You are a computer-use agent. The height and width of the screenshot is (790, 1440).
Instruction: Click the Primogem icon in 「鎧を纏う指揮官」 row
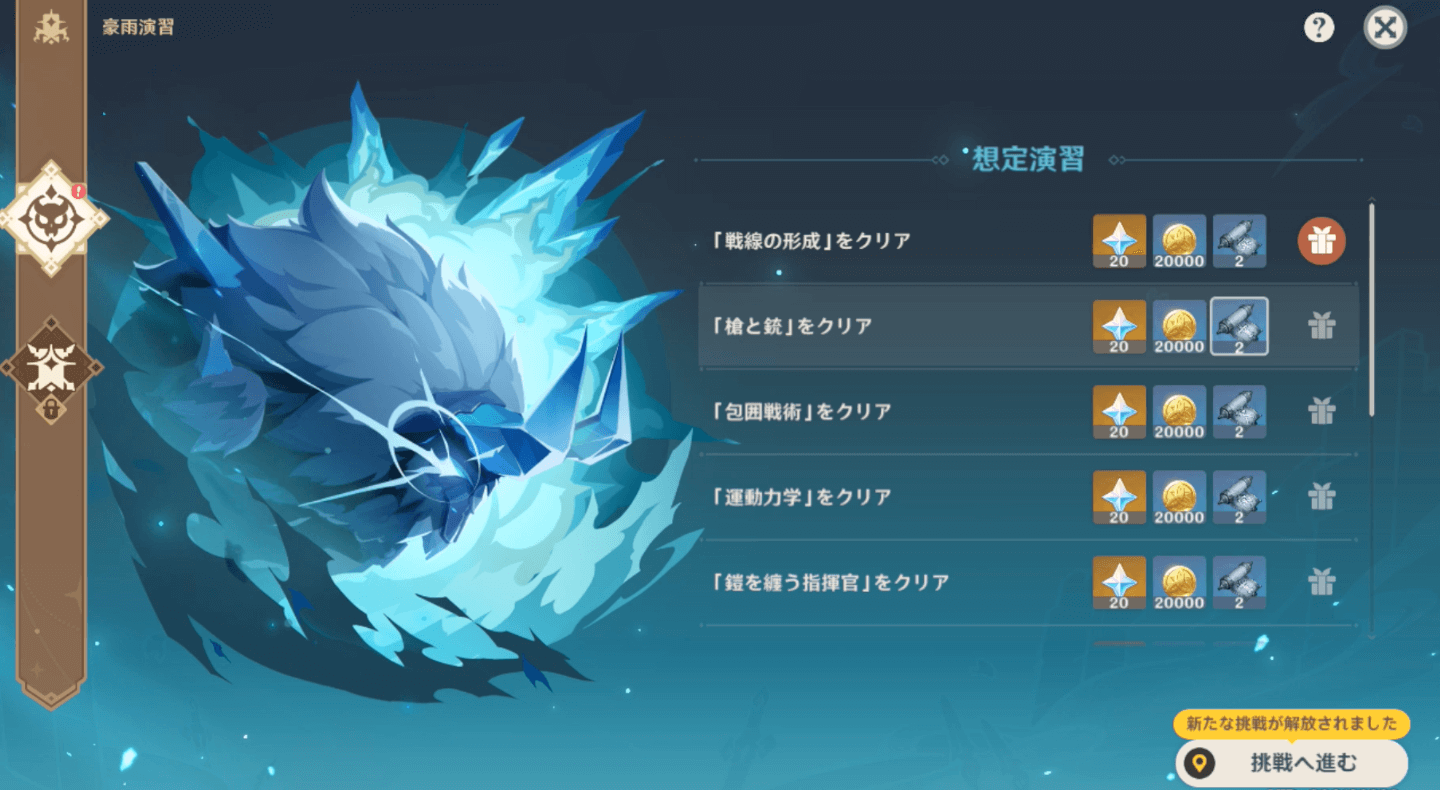[x=1119, y=583]
